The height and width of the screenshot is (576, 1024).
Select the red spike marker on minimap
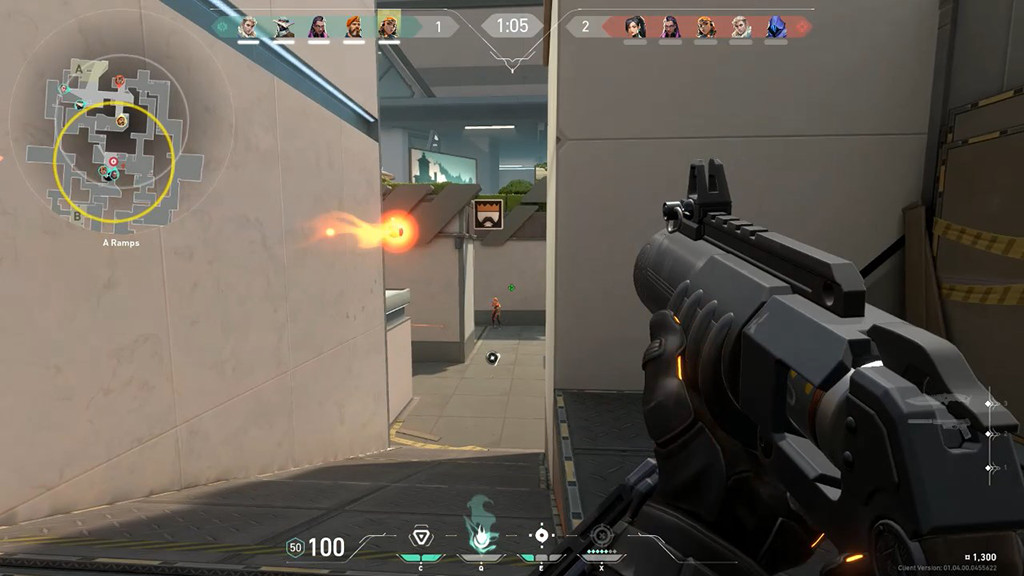click(x=112, y=161)
